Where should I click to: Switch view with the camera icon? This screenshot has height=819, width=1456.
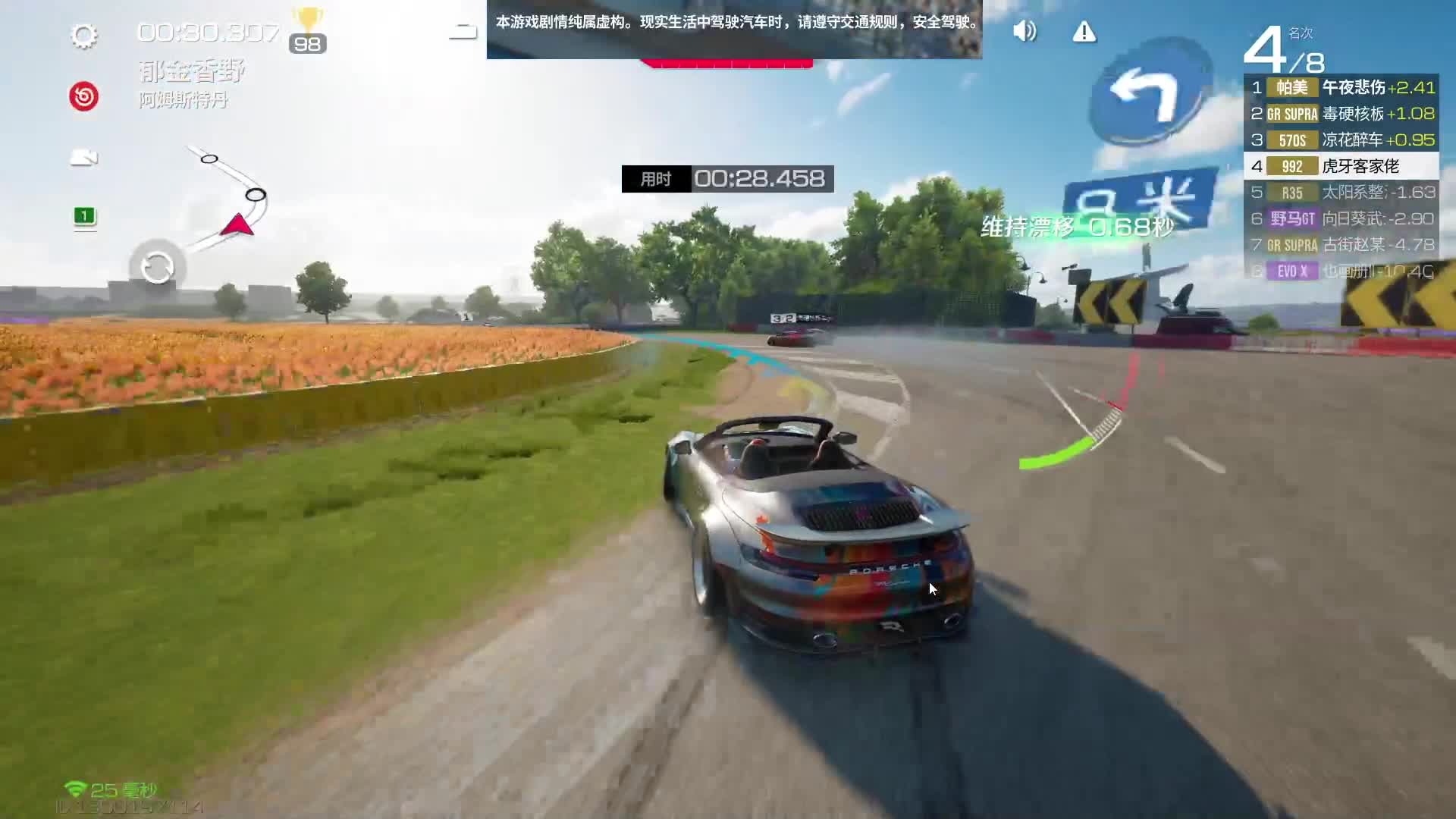tap(83, 158)
